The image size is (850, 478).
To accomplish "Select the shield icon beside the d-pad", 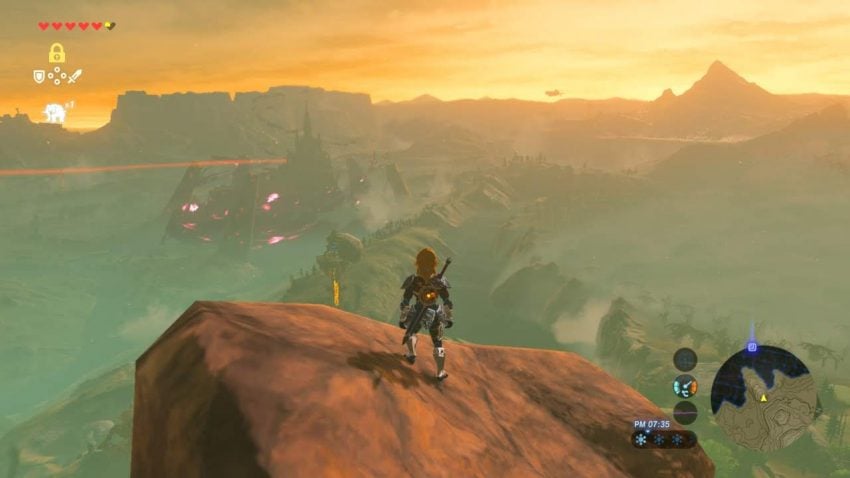I will 39,76.
